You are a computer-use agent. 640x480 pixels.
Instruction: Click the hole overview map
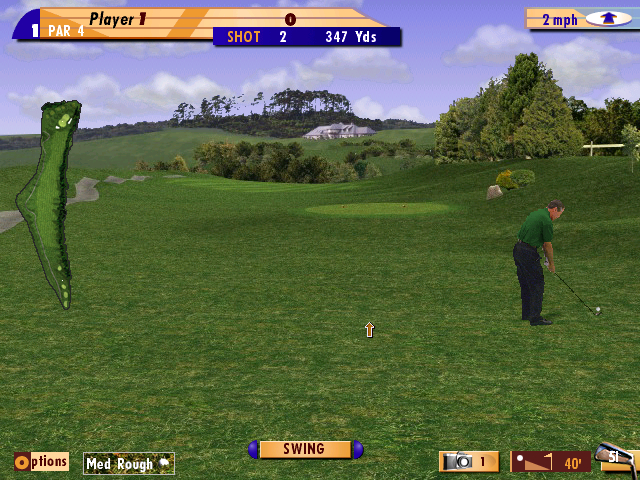coord(55,200)
